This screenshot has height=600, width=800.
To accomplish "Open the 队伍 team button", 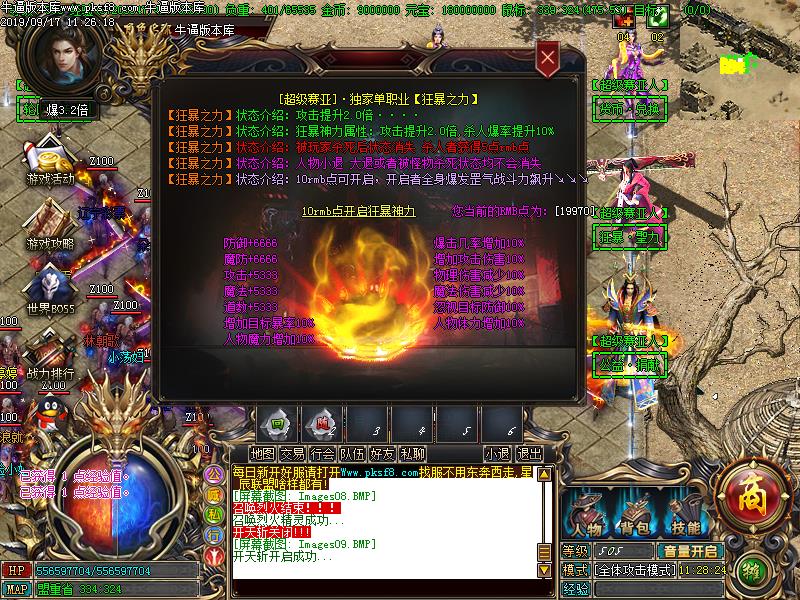I will click(352, 454).
